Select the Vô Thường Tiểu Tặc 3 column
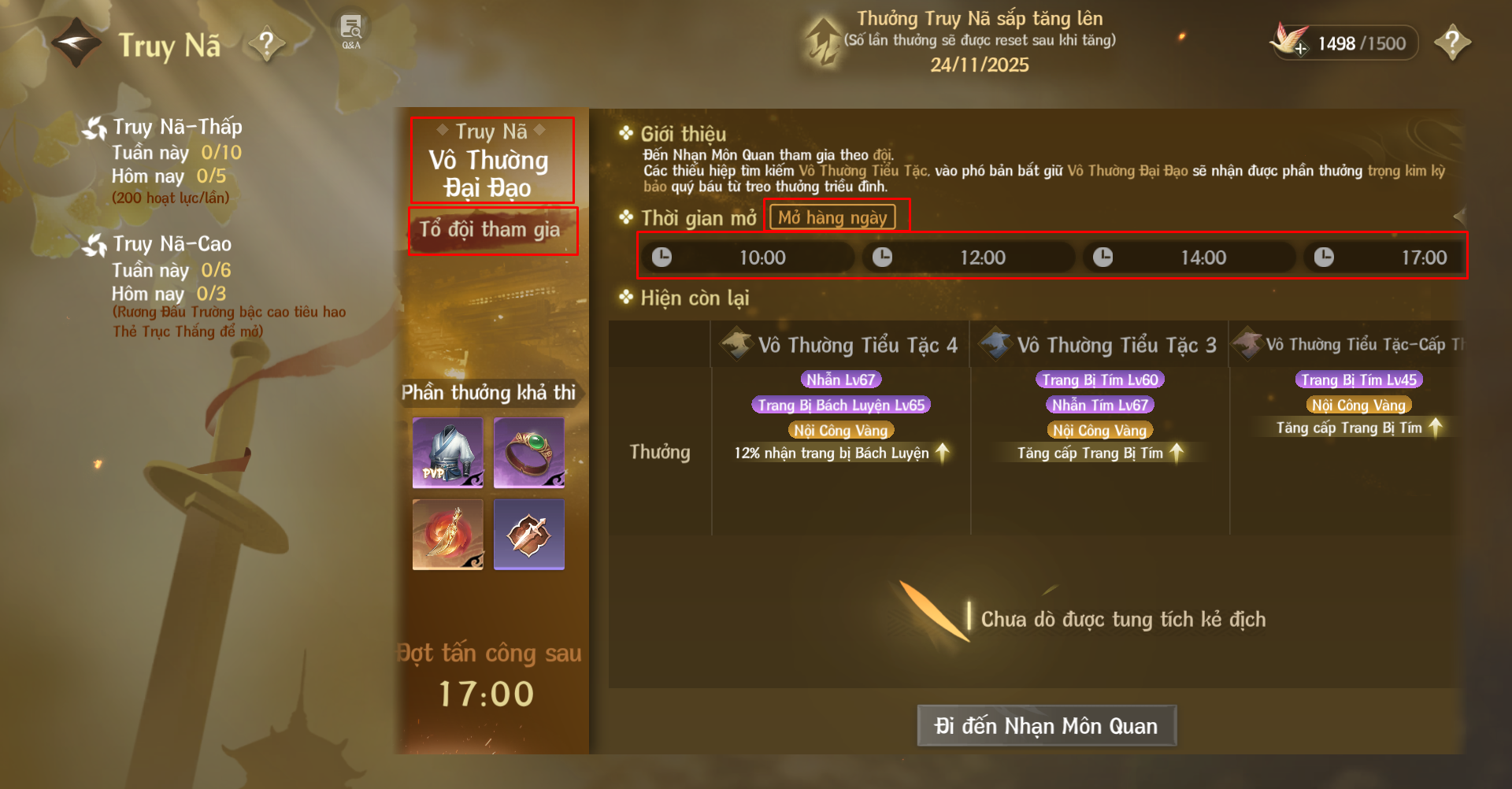This screenshot has width=1512, height=789. (1100, 345)
